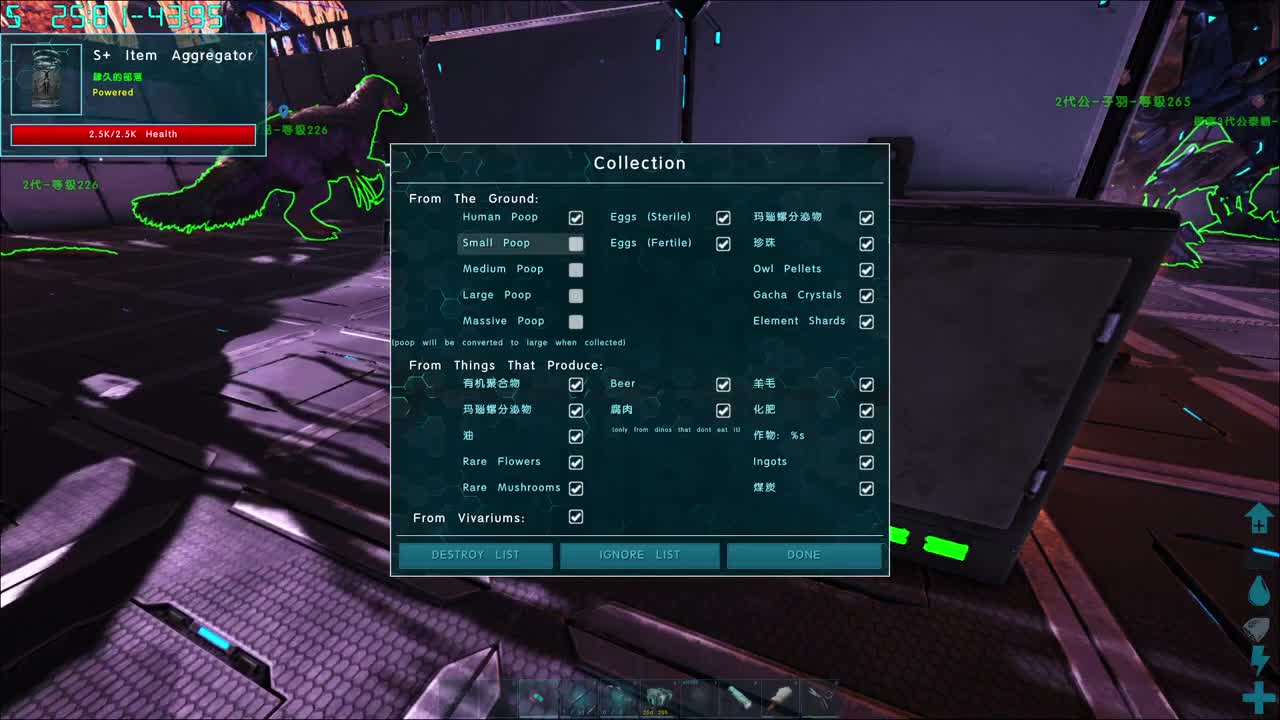The height and width of the screenshot is (720, 1280).
Task: Toggle the Ingots checkbox
Action: pos(867,463)
